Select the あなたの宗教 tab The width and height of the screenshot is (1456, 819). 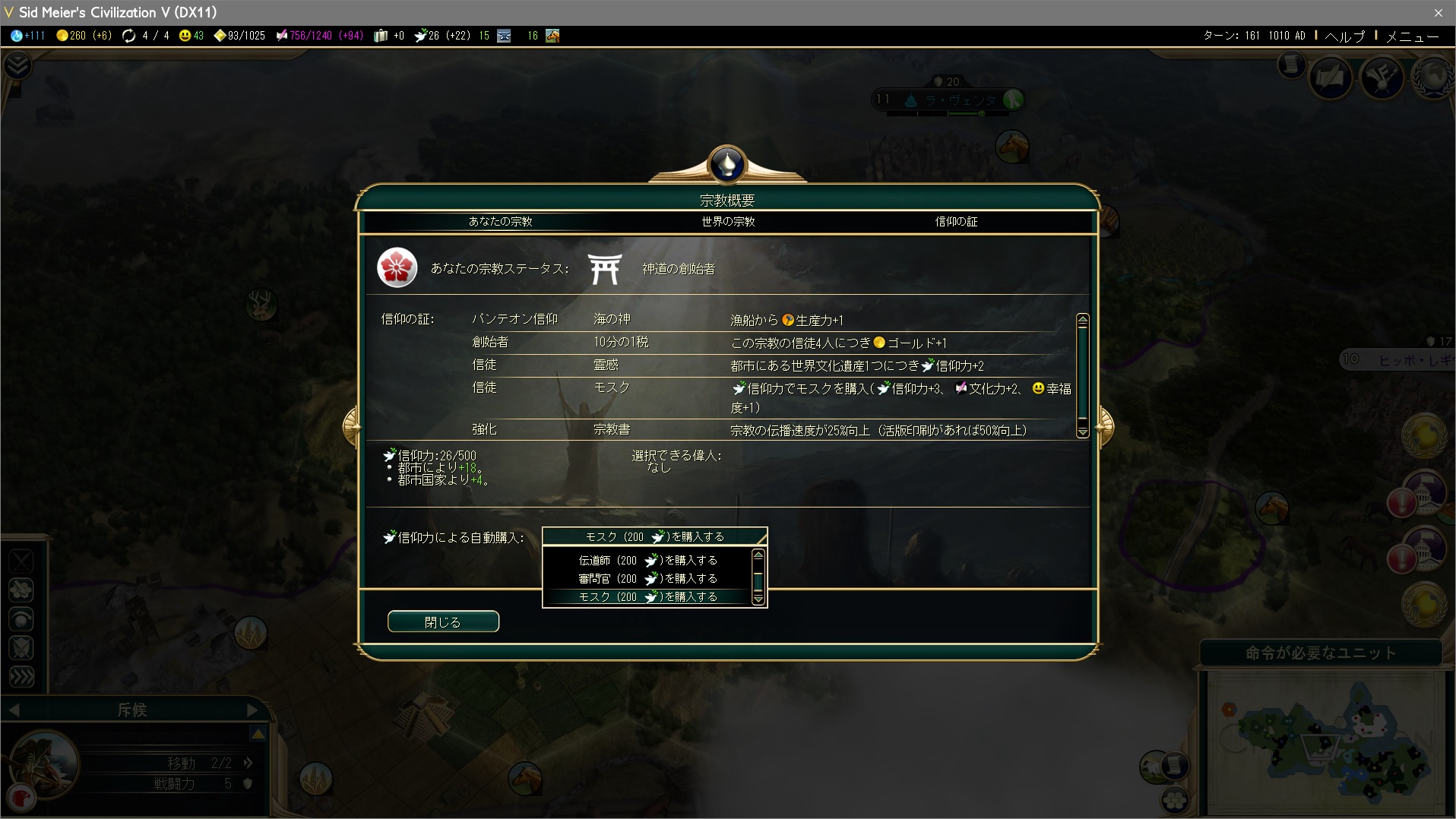tap(500, 222)
